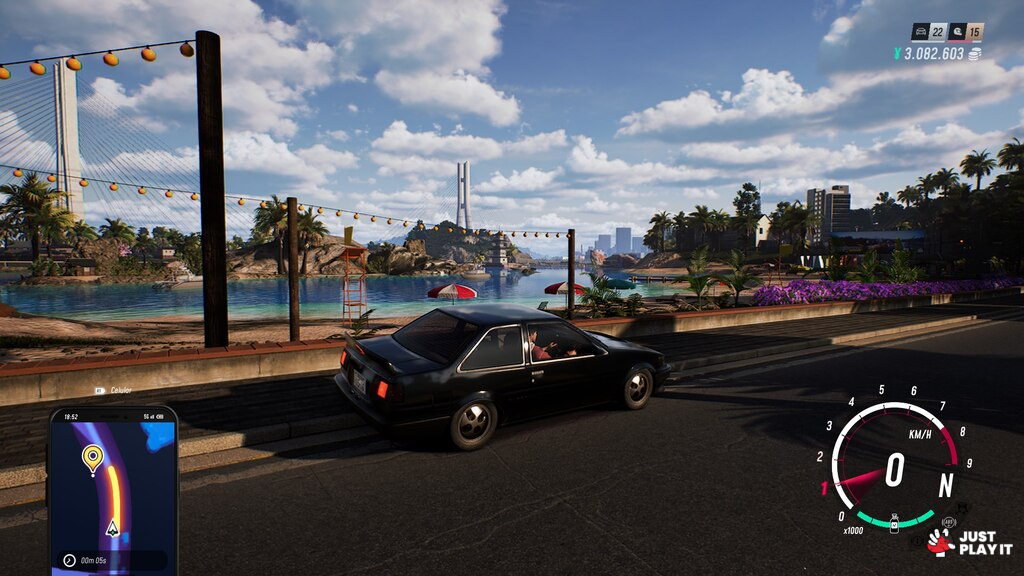The width and height of the screenshot is (1024, 576).
Task: Click the coin stack money icon
Action: 974,54
